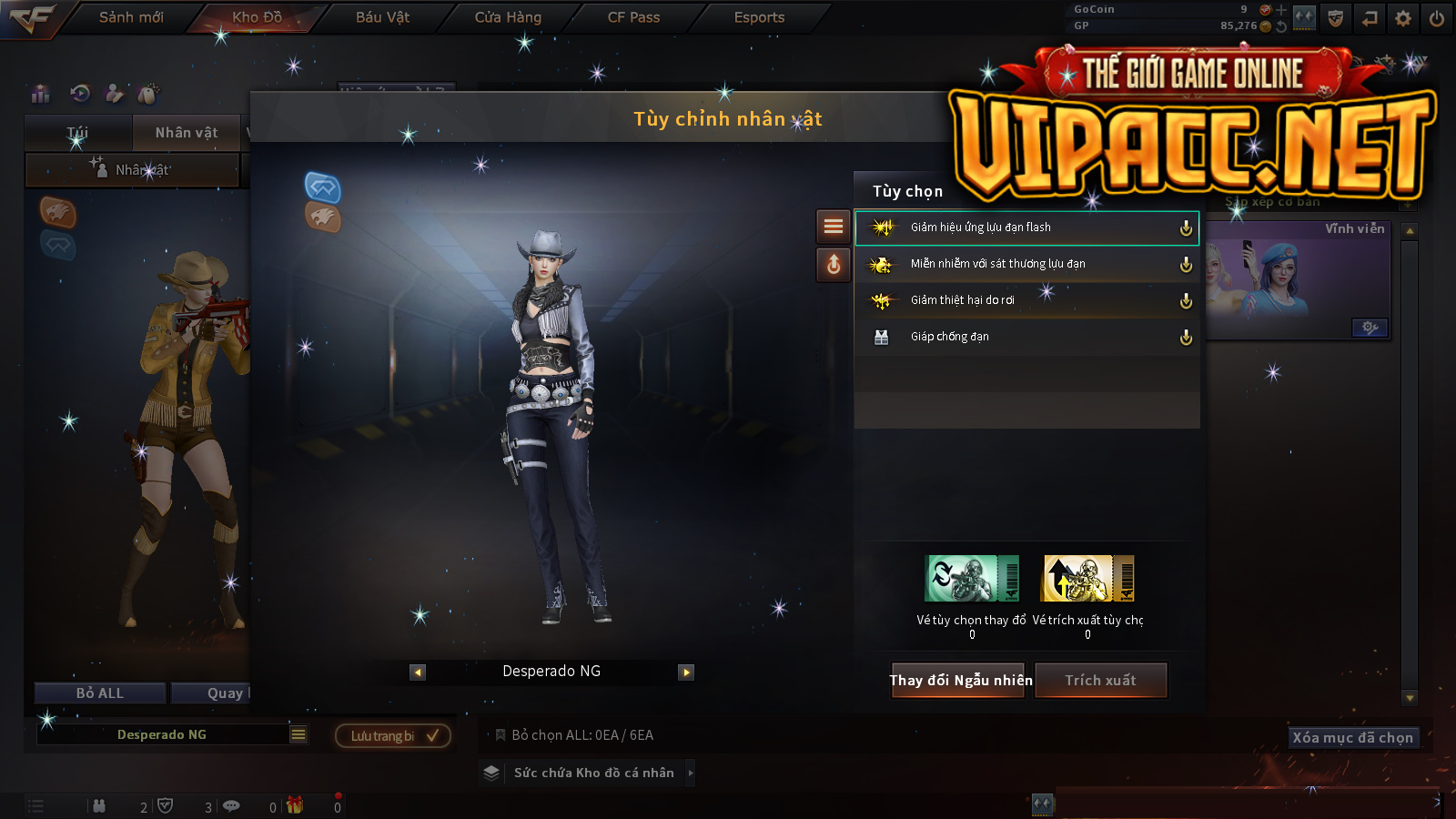Click the power exit icon
The width and height of the screenshot is (1456, 819).
[x=1437, y=18]
